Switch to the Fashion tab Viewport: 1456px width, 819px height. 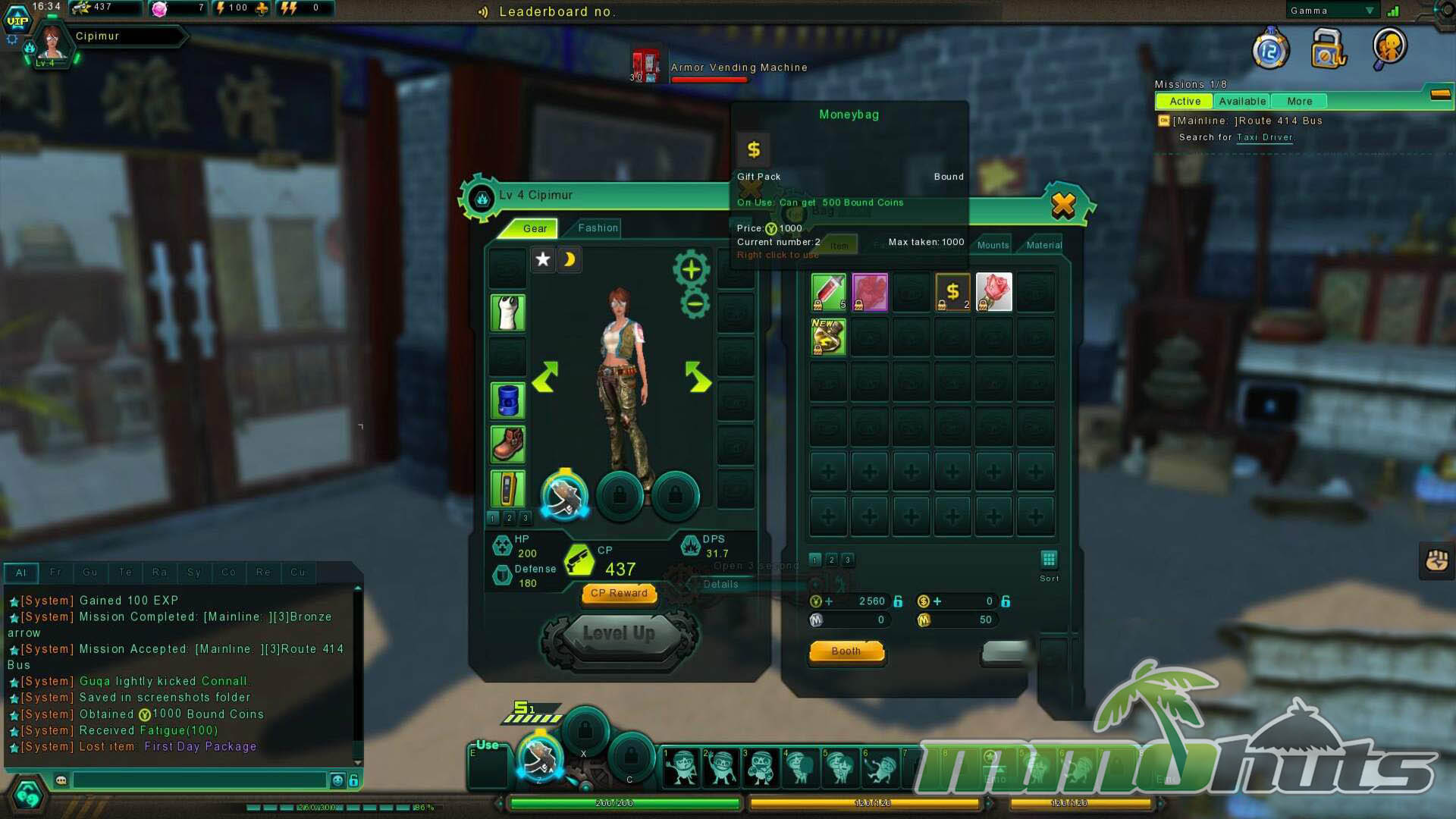598,227
